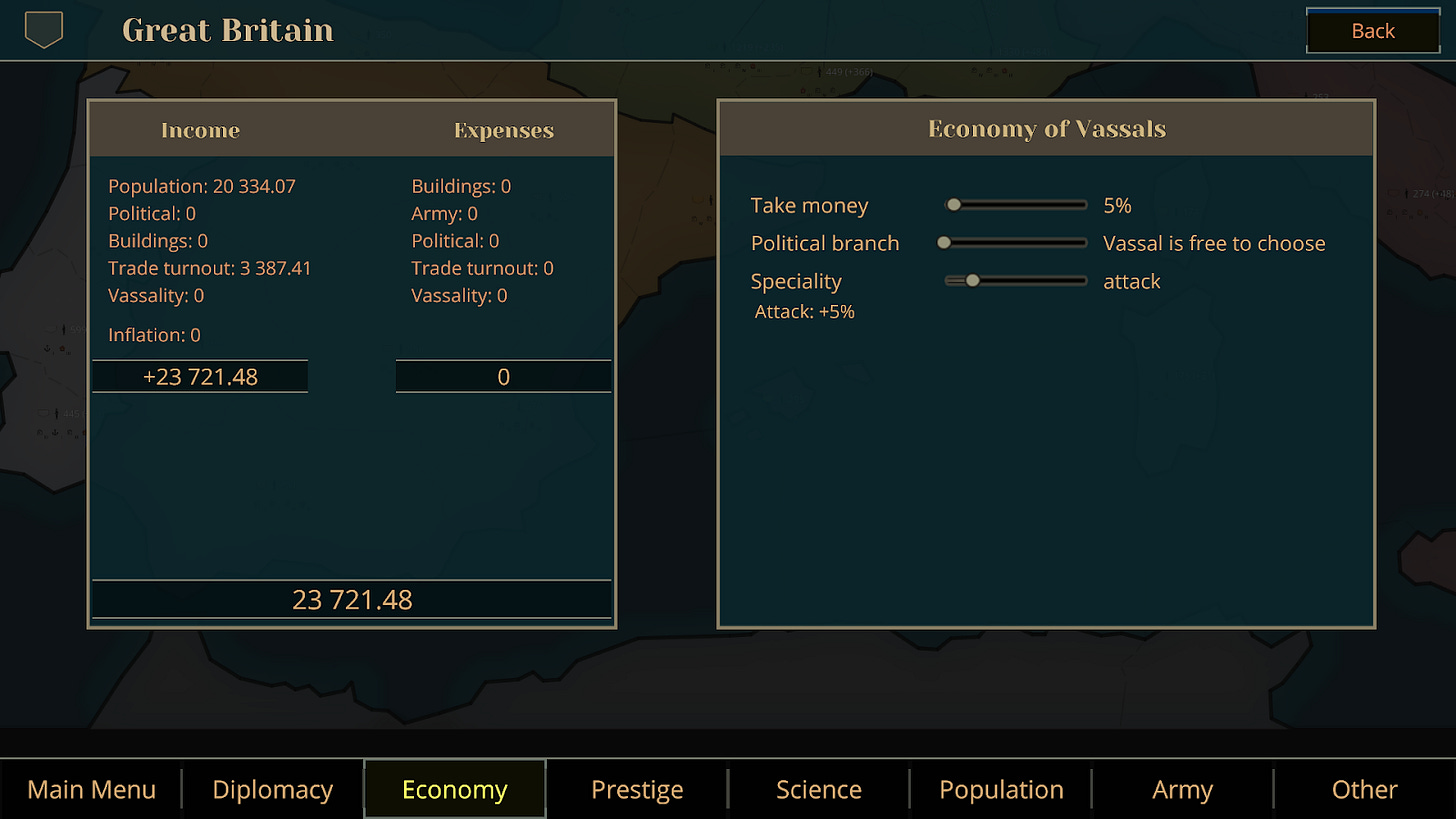
Task: Open the Main Menu tab
Action: tap(91, 789)
